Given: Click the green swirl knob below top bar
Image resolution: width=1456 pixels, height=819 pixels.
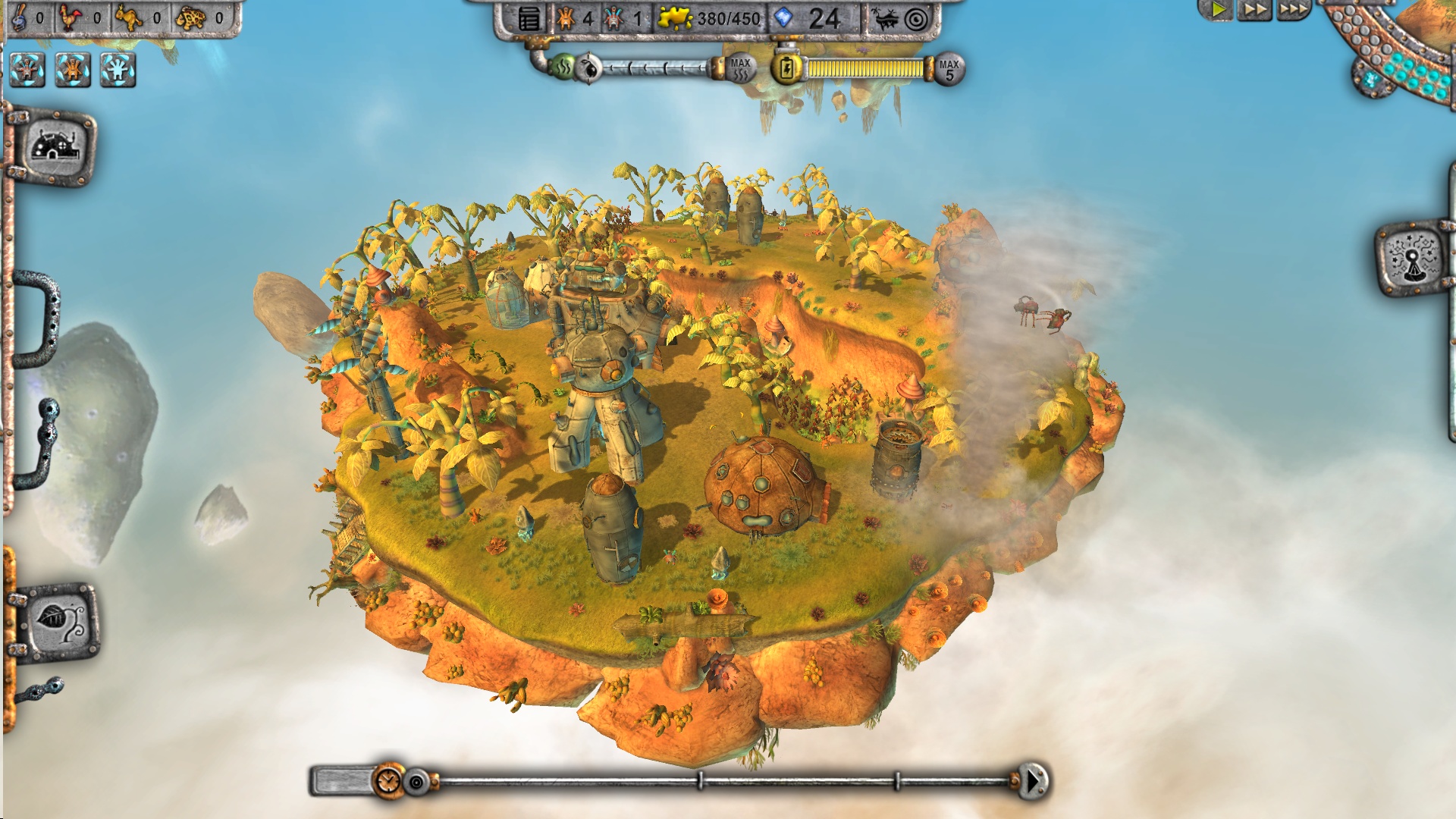Looking at the screenshot, I should pos(563,68).
